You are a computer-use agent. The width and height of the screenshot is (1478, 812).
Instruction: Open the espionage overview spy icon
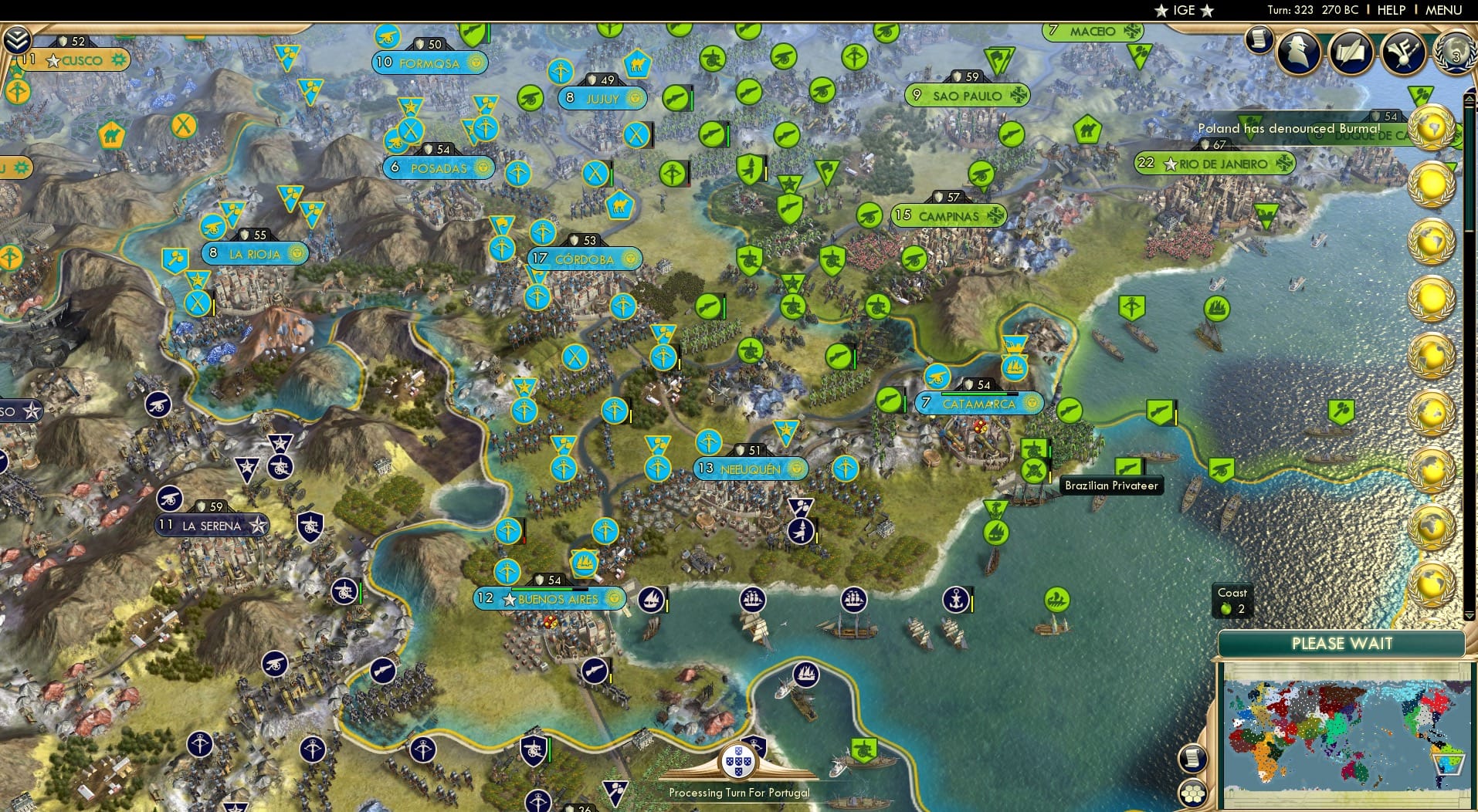point(1299,52)
